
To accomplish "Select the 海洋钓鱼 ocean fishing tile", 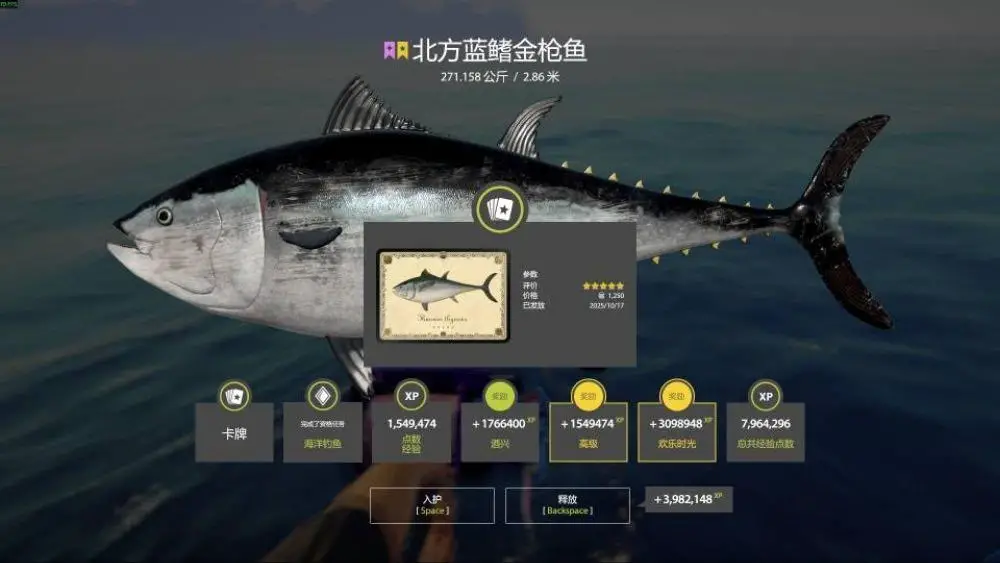I will click(x=322, y=432).
